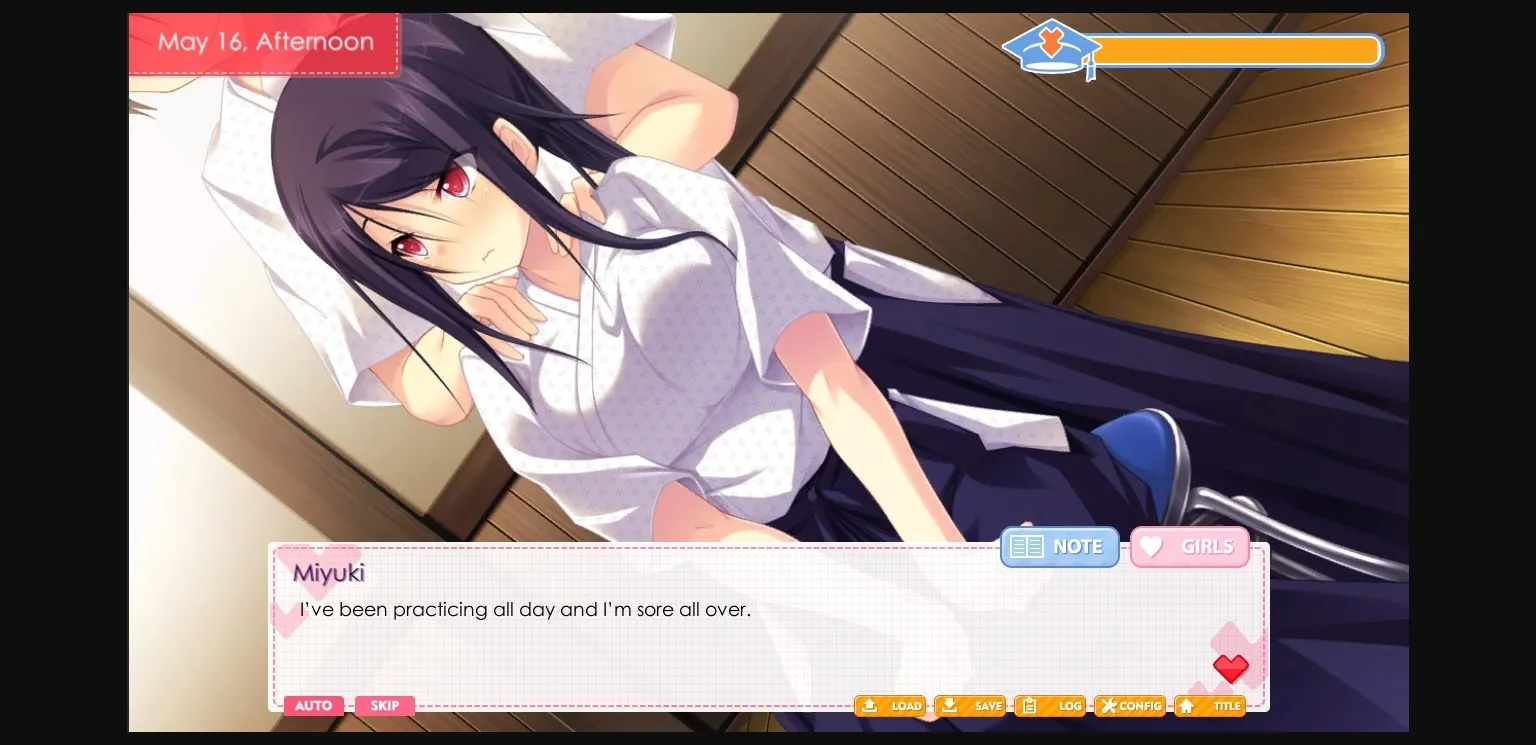Image resolution: width=1536 pixels, height=745 pixels.
Task: Click the home icon on the TITLE button
Action: (x=1186, y=706)
